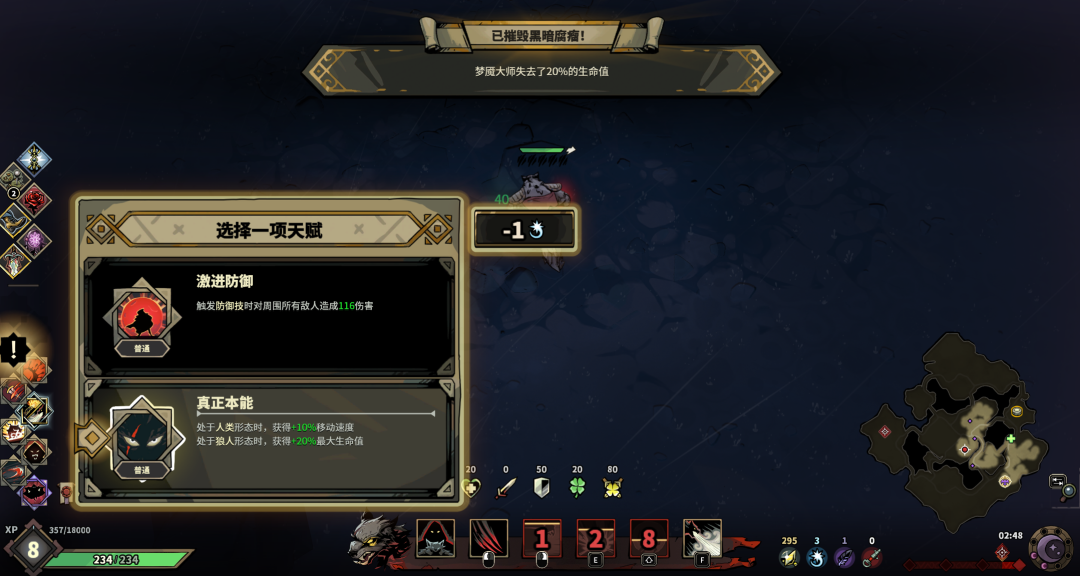The width and height of the screenshot is (1080, 576).
Task: Activate the white howl ability
Action: coord(702,539)
